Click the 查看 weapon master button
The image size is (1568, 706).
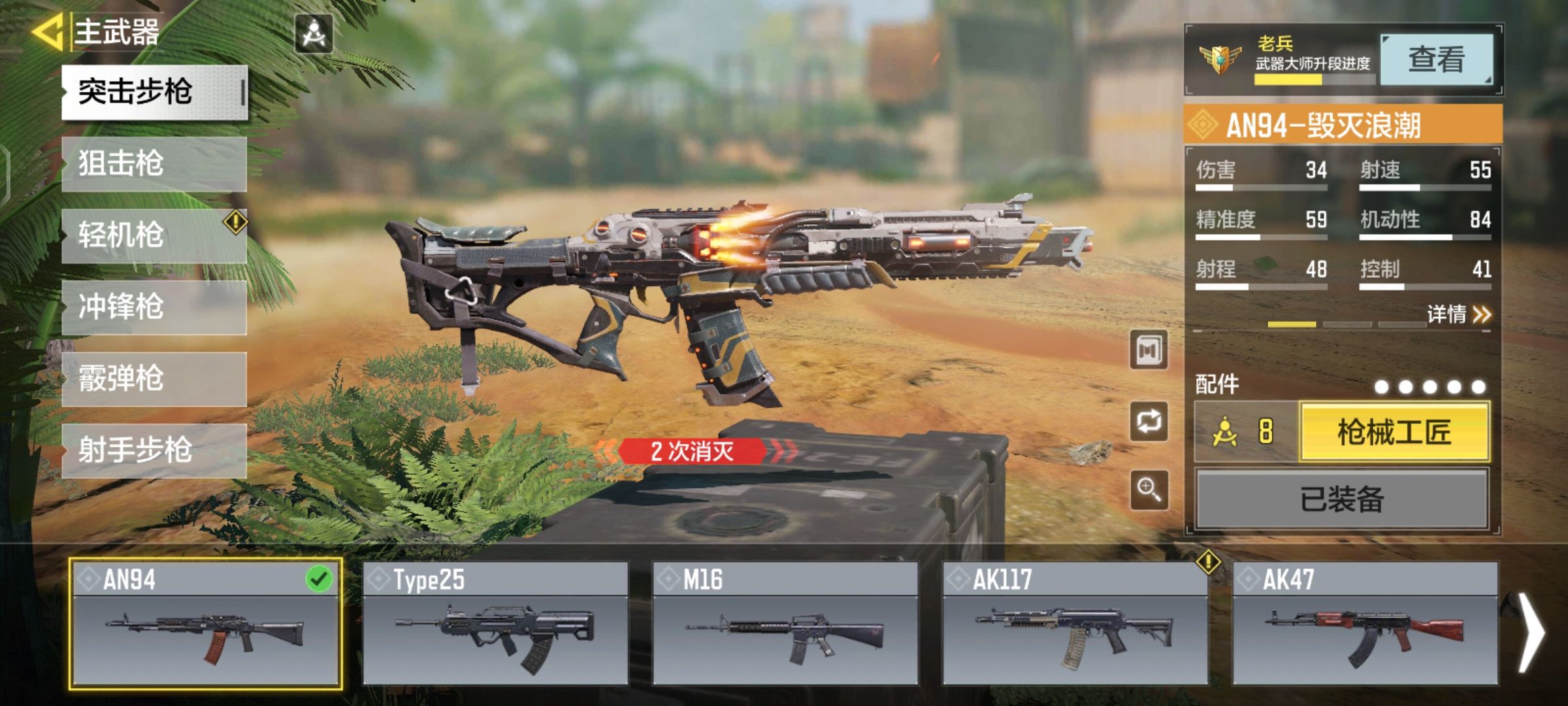(x=1436, y=60)
